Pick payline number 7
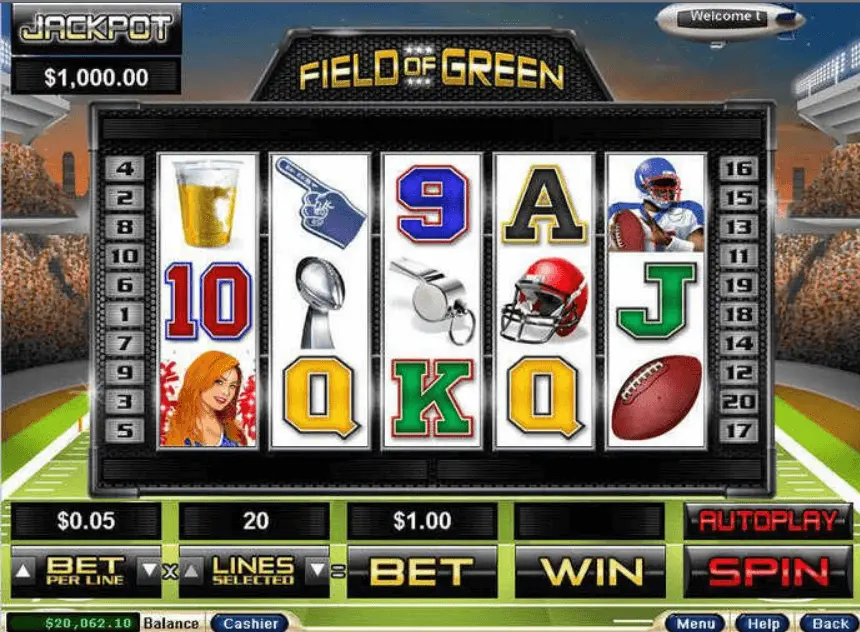Screen dimensions: 860x632 point(125,344)
